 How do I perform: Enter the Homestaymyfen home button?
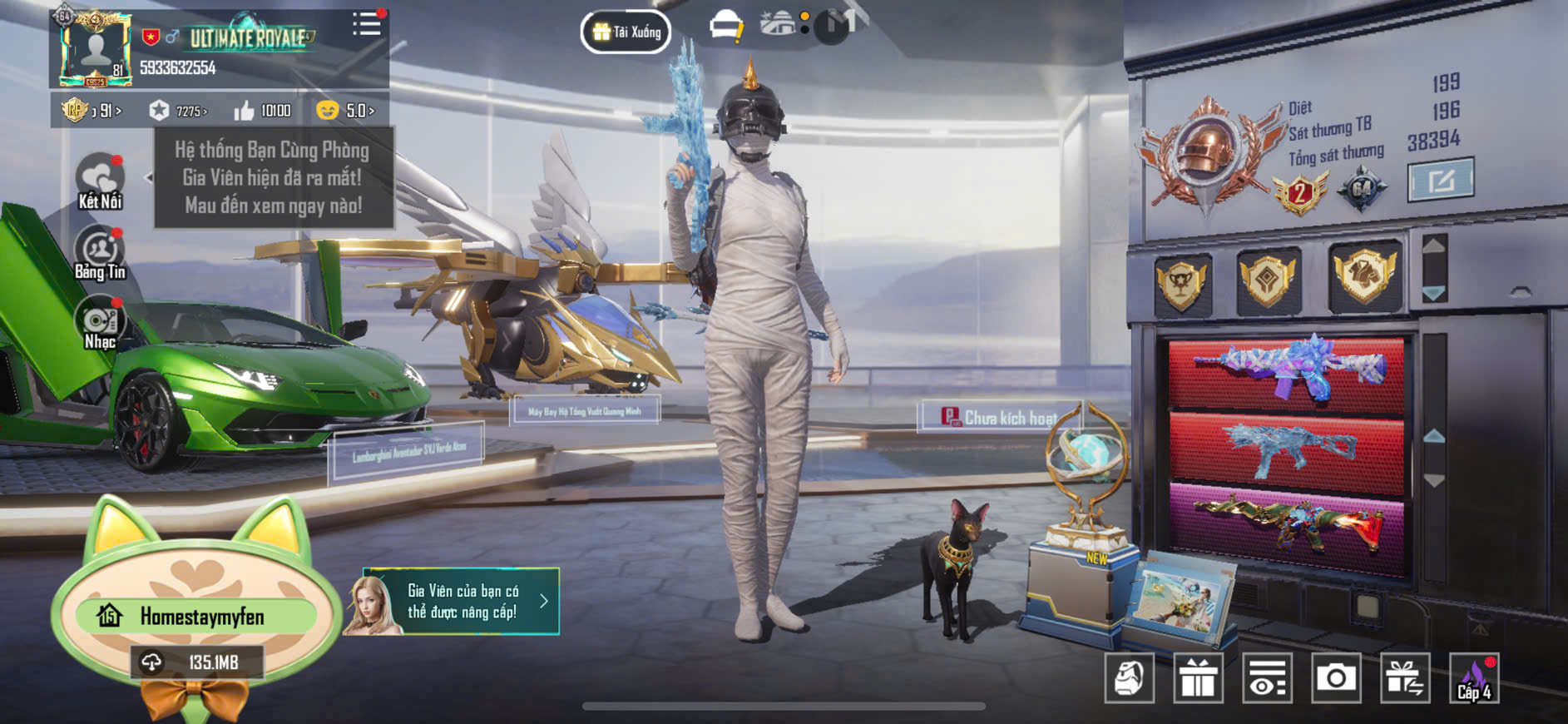click(x=196, y=616)
